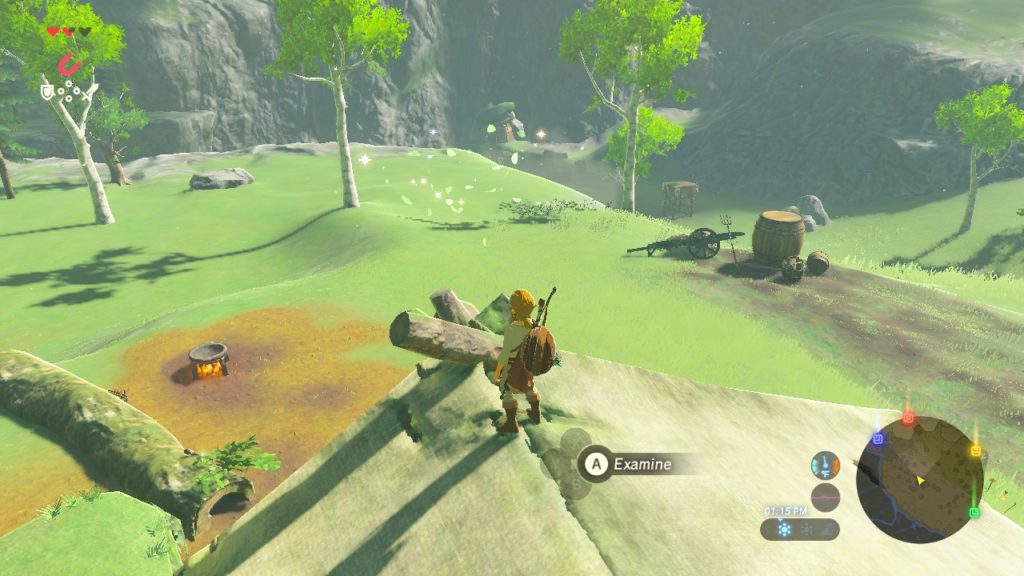Viewport: 1024px width, 576px height.
Task: Click the shield quick-select icon
Action: [47, 92]
